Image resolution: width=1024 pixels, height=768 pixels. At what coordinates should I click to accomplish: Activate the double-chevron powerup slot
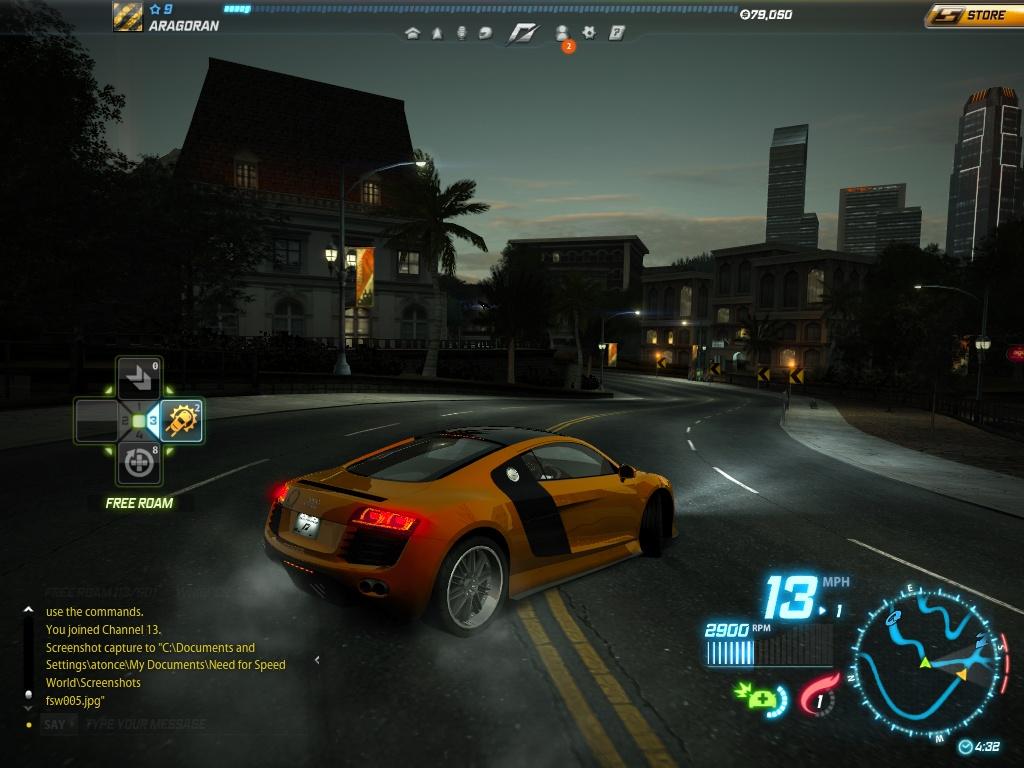[138, 379]
